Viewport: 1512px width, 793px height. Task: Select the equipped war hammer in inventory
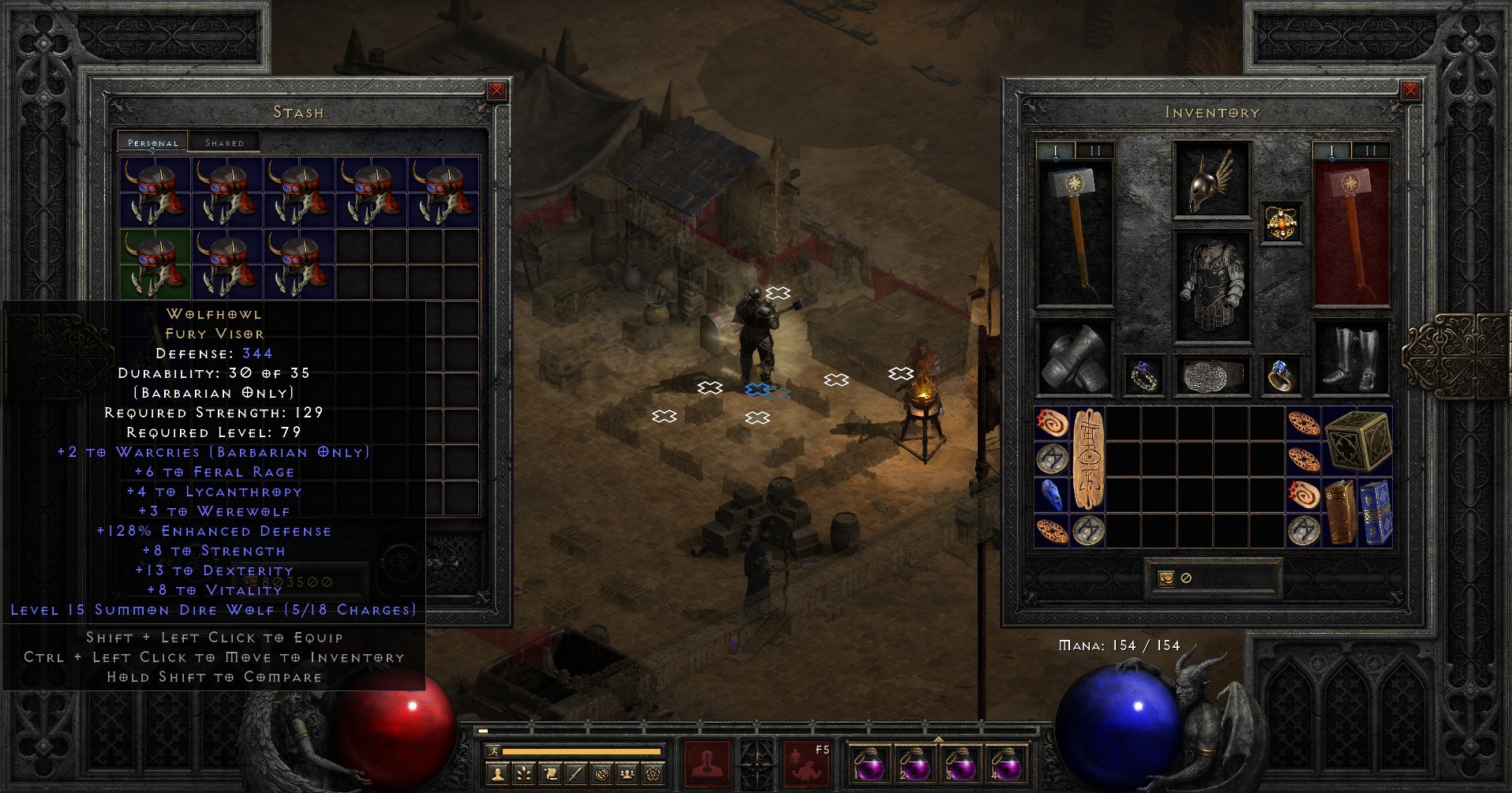point(1073,229)
